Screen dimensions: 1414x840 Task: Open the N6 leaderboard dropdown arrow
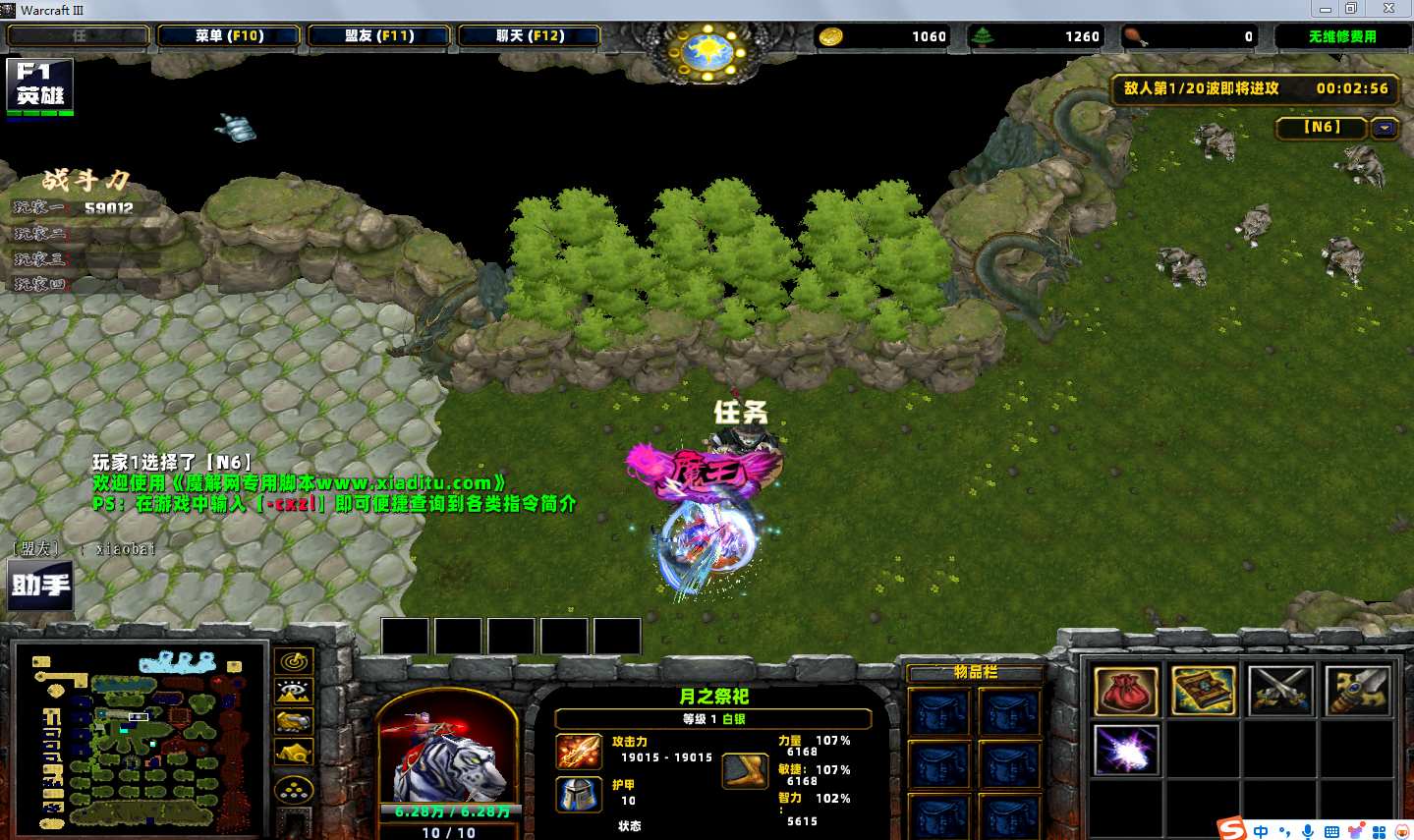coord(1386,128)
